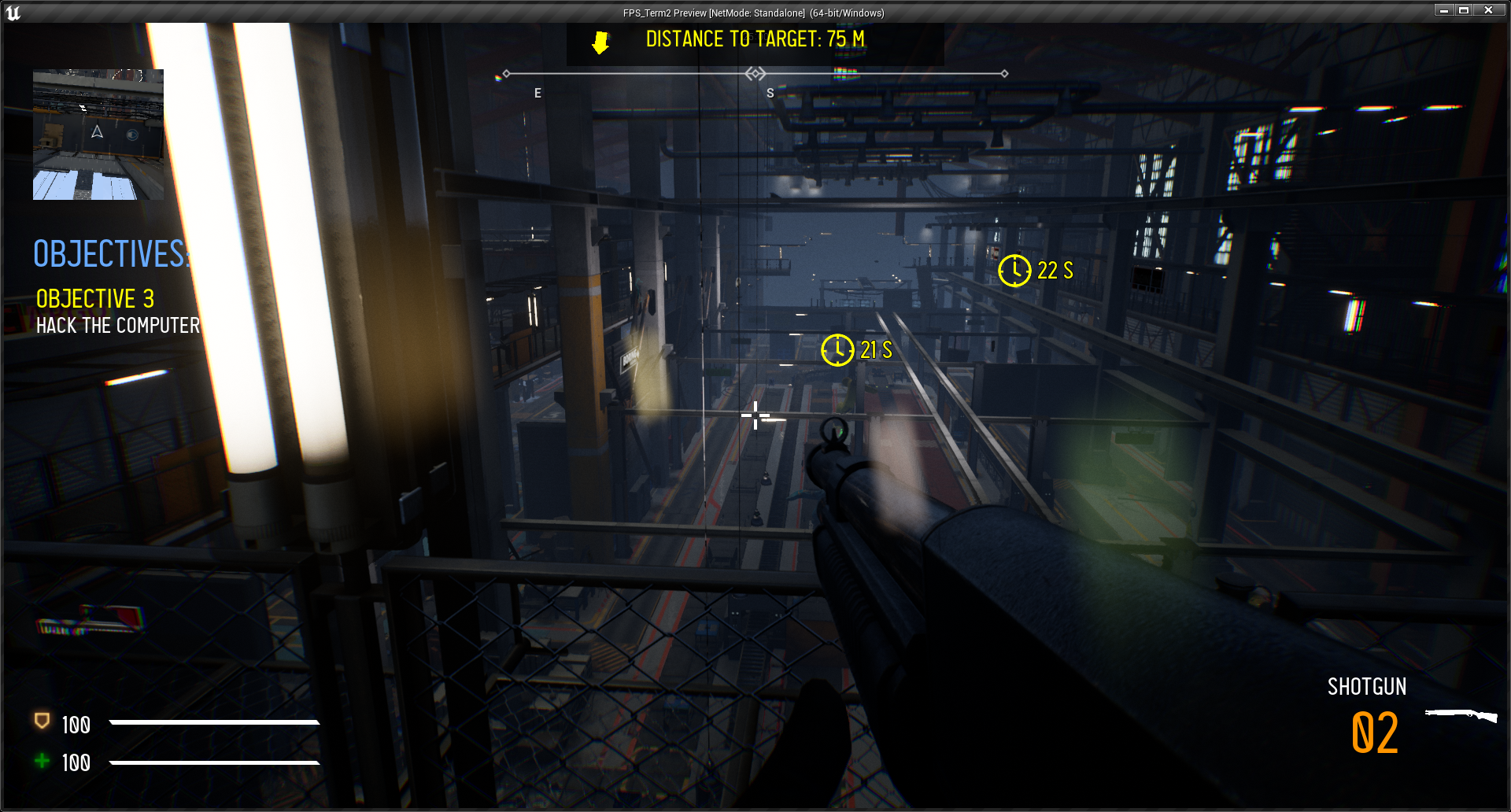Select the 22 S clock marker
The height and width of the screenshot is (812, 1511).
1014,271
